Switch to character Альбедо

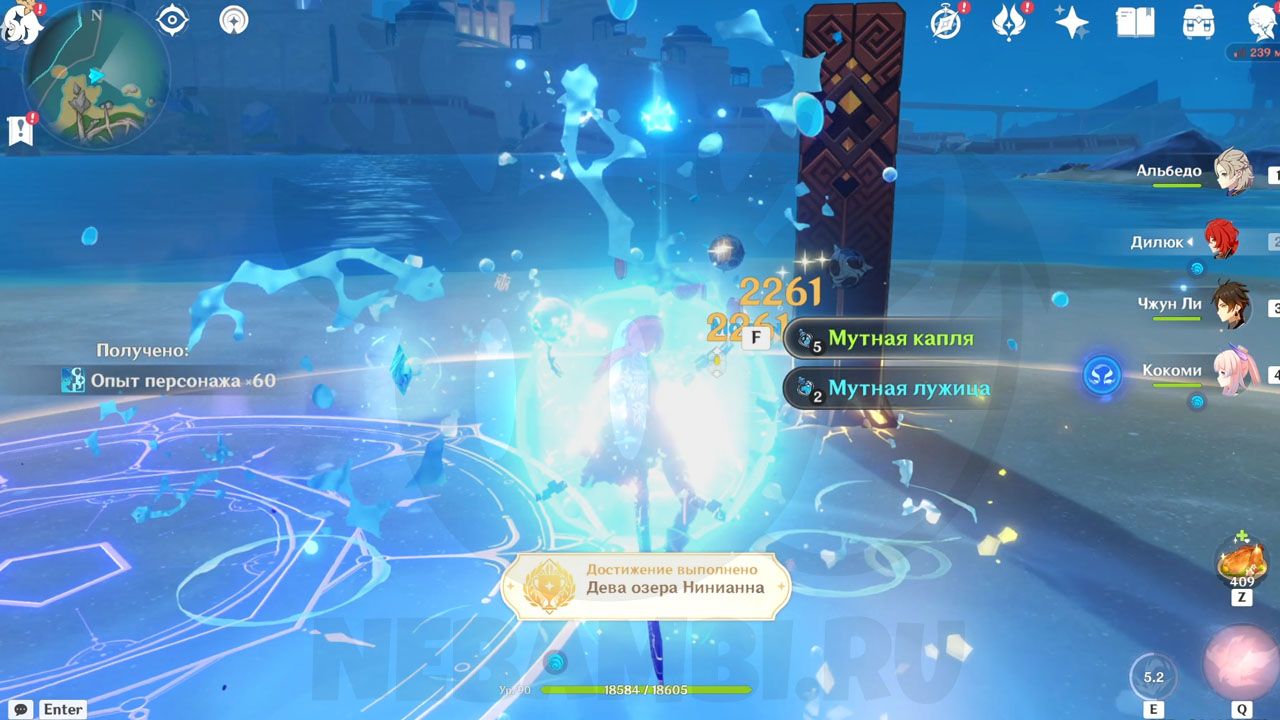tap(1232, 172)
